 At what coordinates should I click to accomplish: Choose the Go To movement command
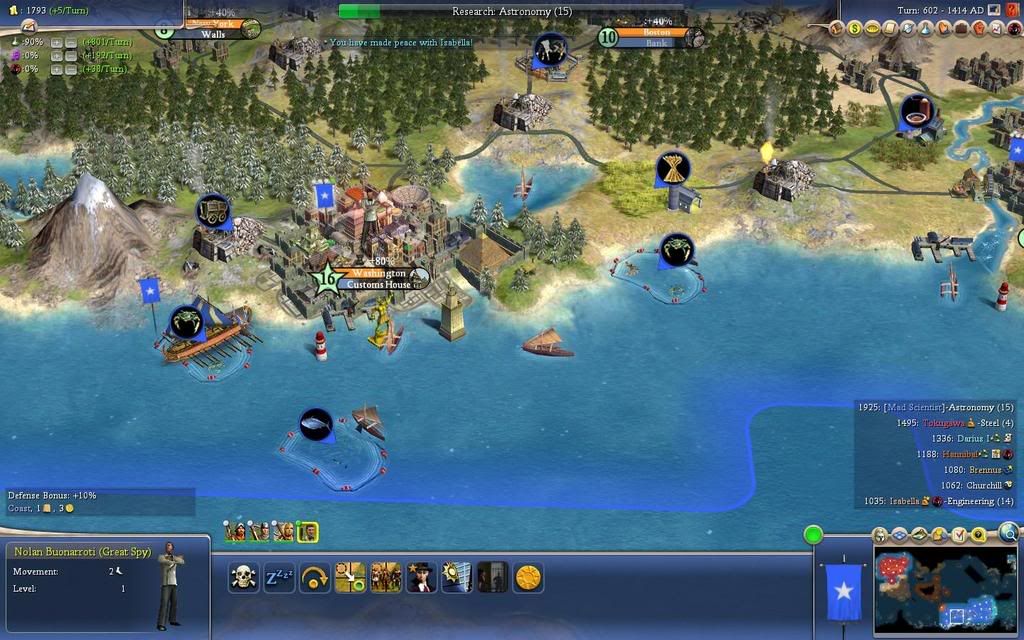coord(350,577)
